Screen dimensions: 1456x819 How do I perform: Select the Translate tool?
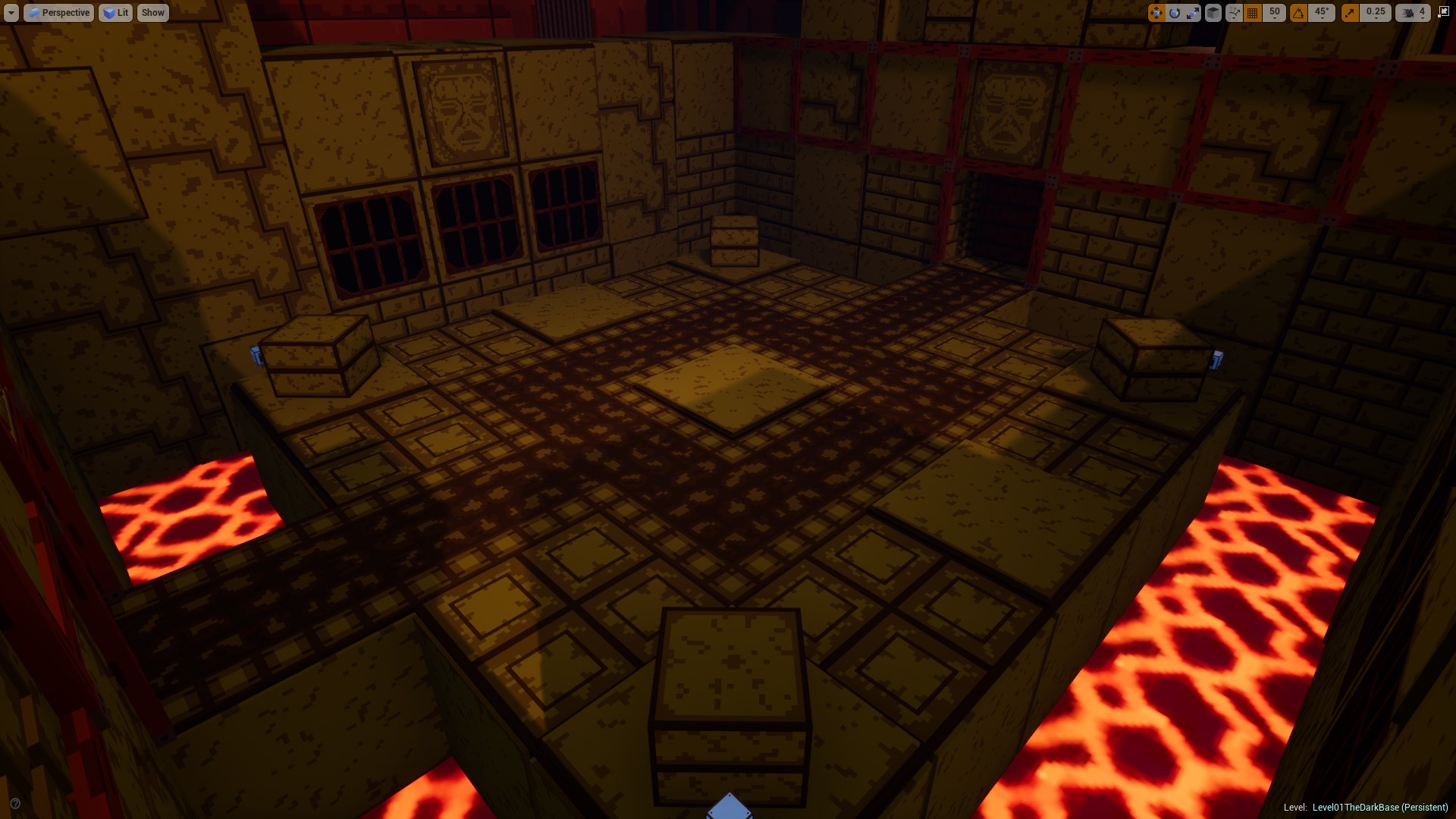[1155, 12]
